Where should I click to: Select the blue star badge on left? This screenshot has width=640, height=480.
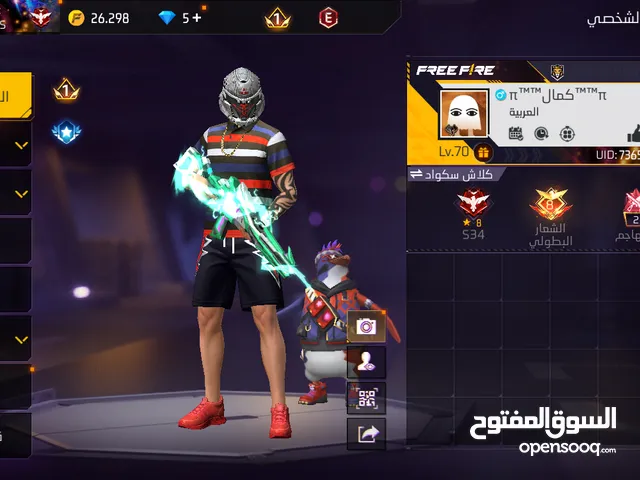[66, 132]
